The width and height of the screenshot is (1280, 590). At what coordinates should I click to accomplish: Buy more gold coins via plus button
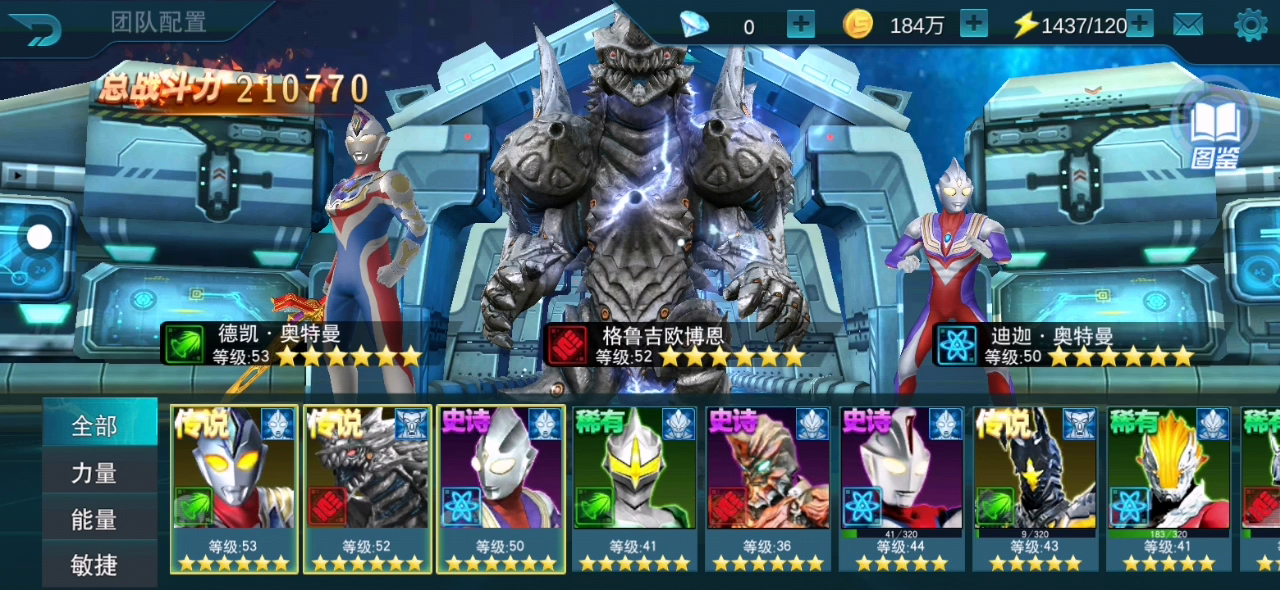pos(973,24)
